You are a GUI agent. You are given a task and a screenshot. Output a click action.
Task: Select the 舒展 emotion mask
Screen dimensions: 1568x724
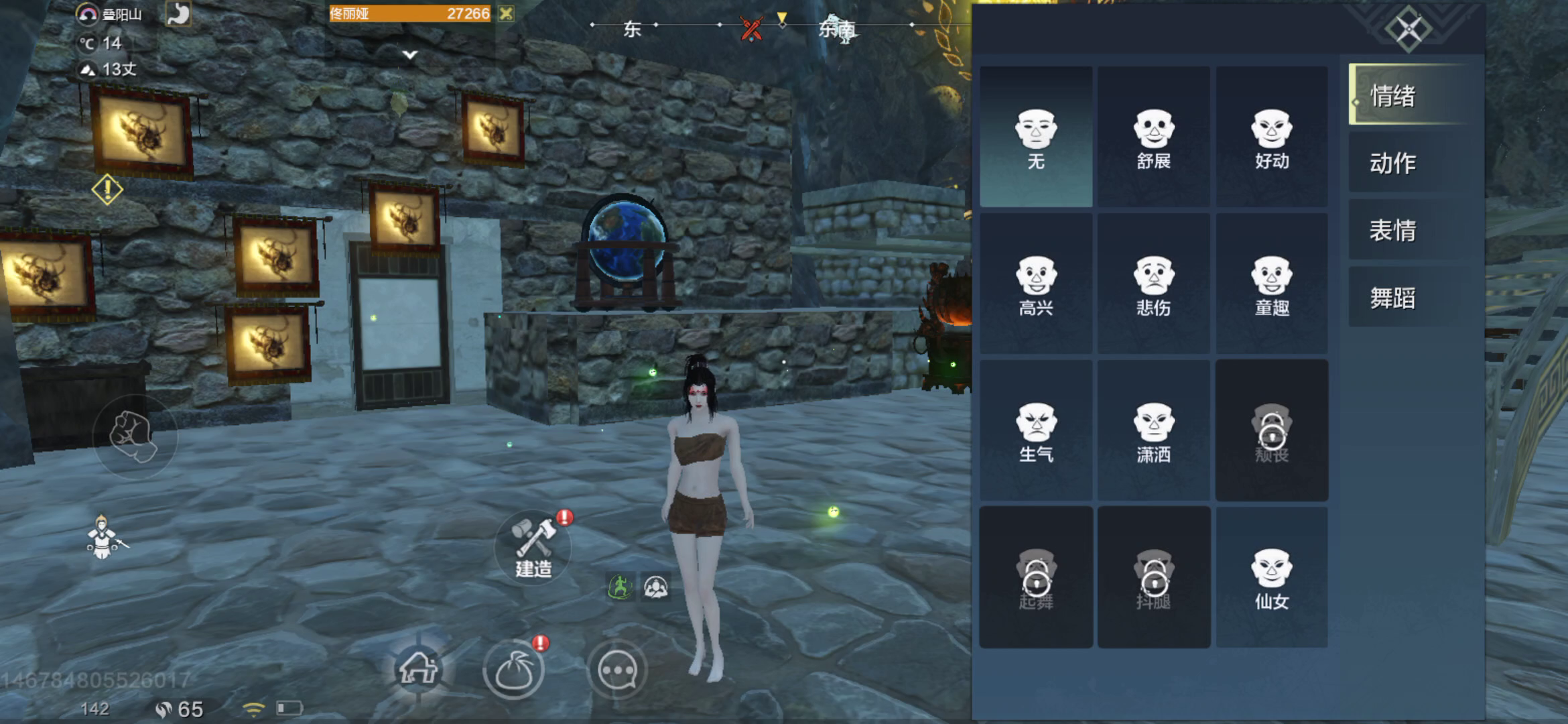(x=1153, y=137)
